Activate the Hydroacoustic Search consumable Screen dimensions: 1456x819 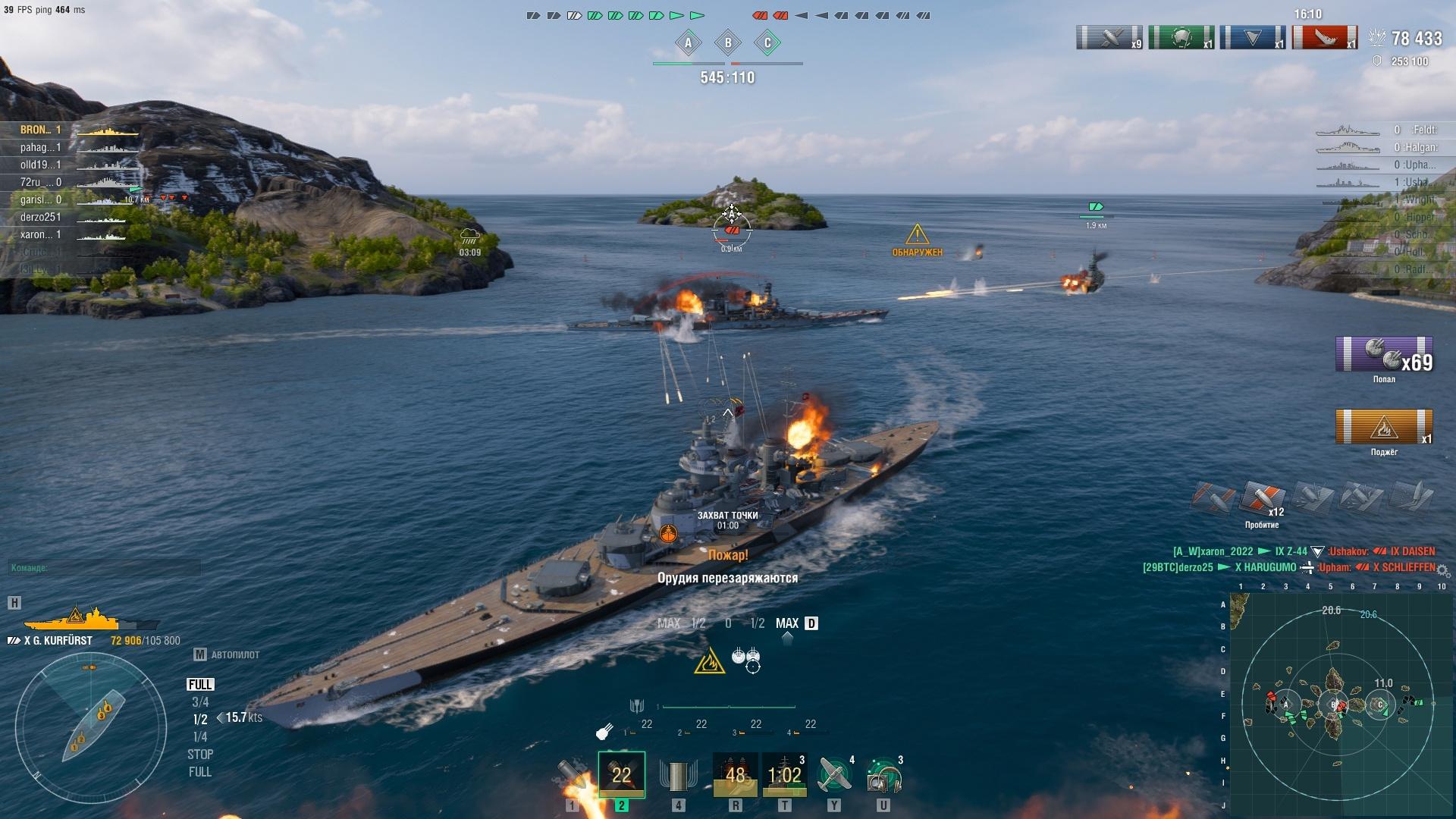pyautogui.click(x=883, y=775)
